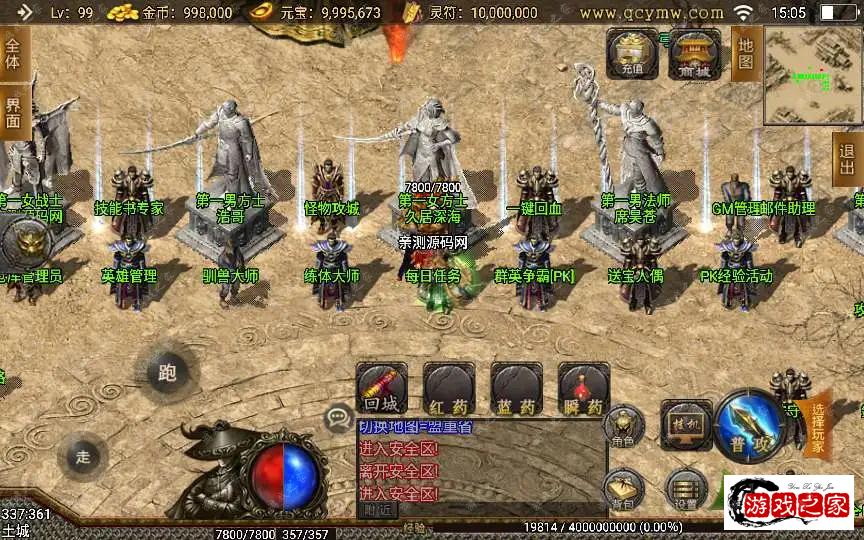Switch movement to 跑 run
864x540 pixels.
click(167, 373)
